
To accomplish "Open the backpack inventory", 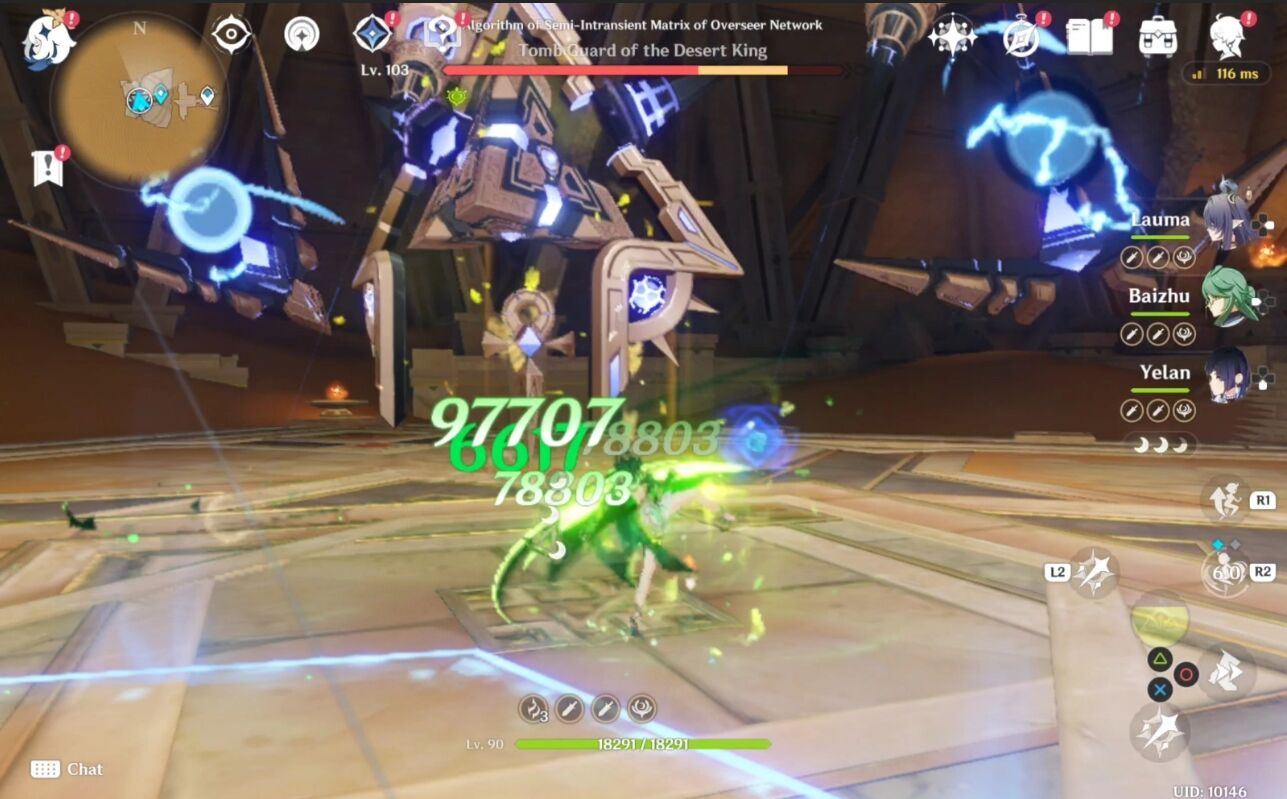I will pyautogui.click(x=1157, y=37).
